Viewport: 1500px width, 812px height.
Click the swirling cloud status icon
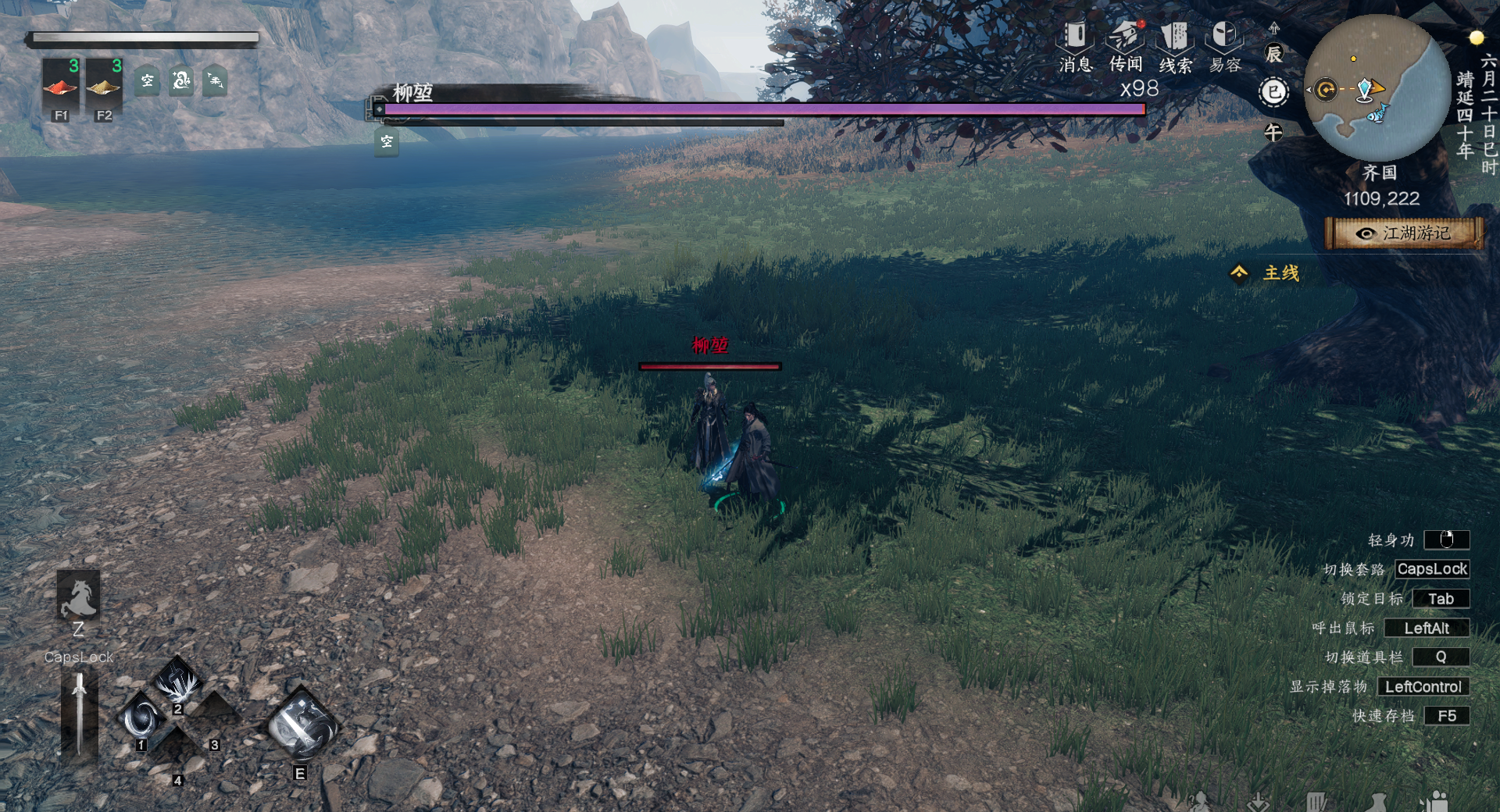pyautogui.click(x=181, y=80)
